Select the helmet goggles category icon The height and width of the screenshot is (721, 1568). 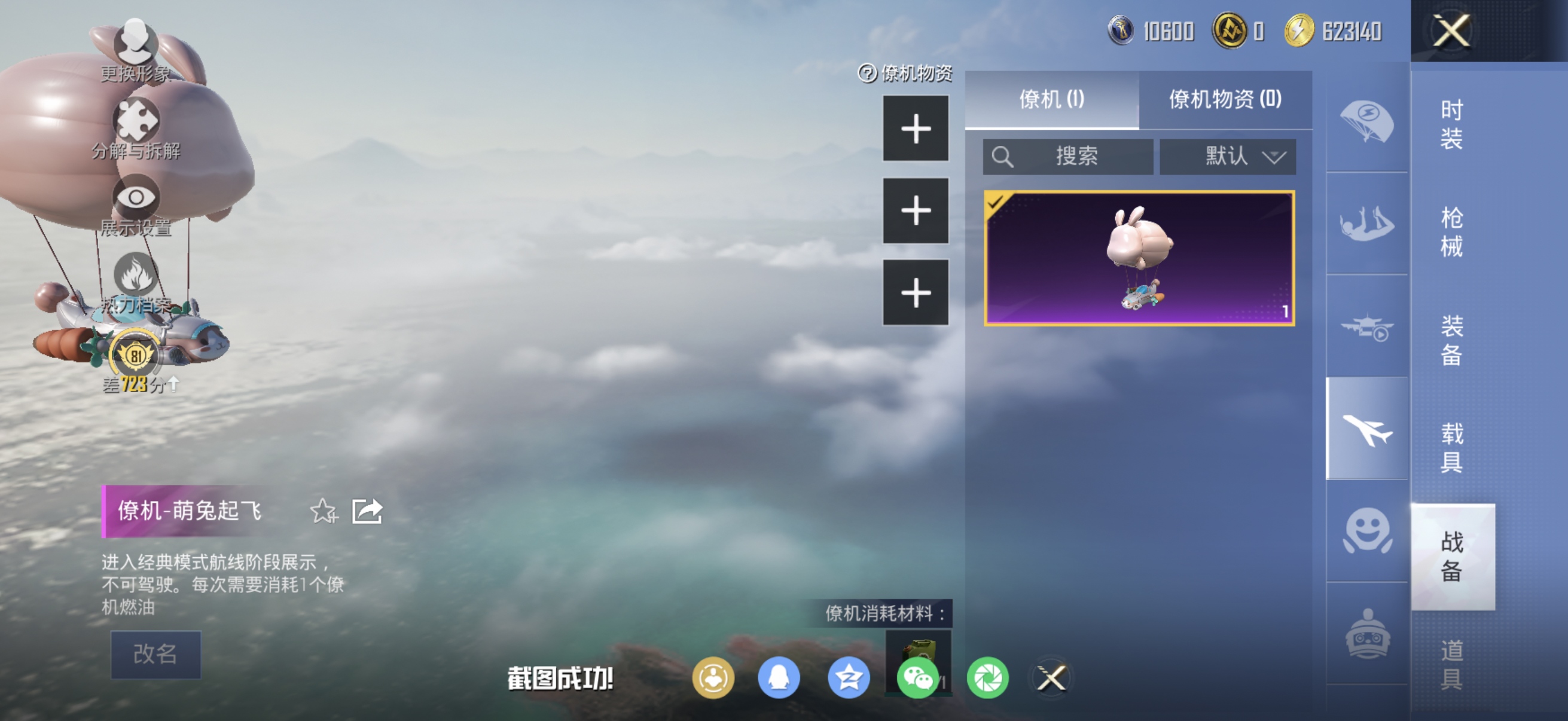coord(1367,633)
